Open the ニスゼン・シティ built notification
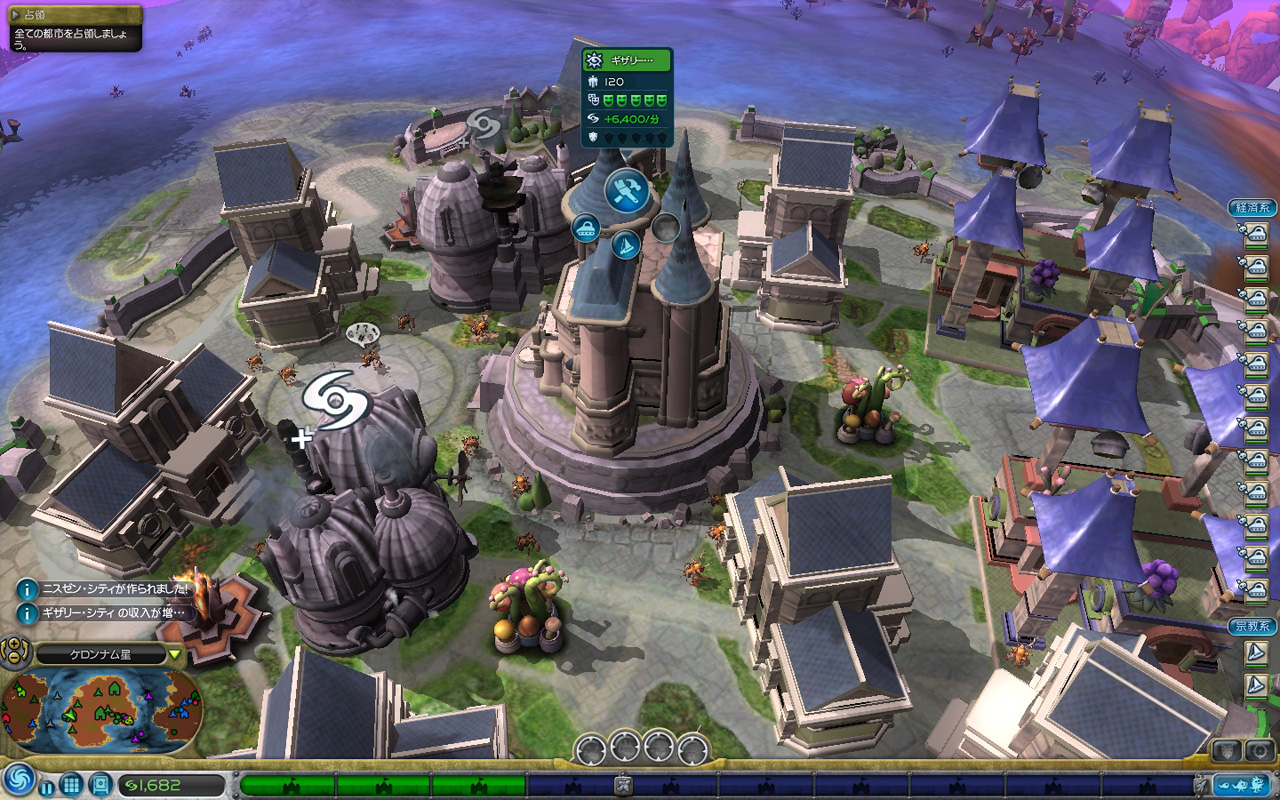1280x800 pixels. pyautogui.click(x=28, y=590)
